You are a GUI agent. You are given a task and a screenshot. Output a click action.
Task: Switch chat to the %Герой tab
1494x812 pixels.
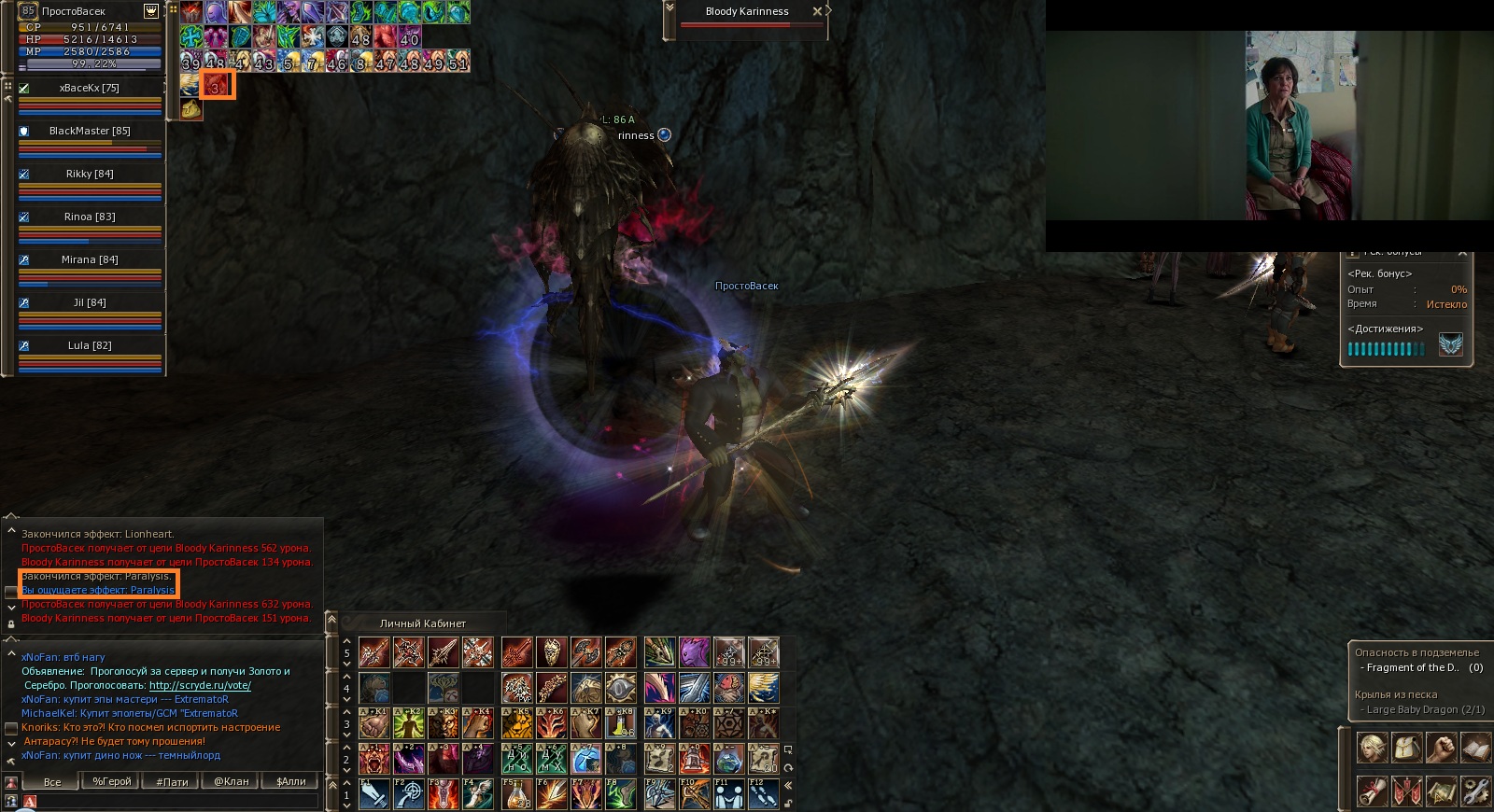[112, 782]
